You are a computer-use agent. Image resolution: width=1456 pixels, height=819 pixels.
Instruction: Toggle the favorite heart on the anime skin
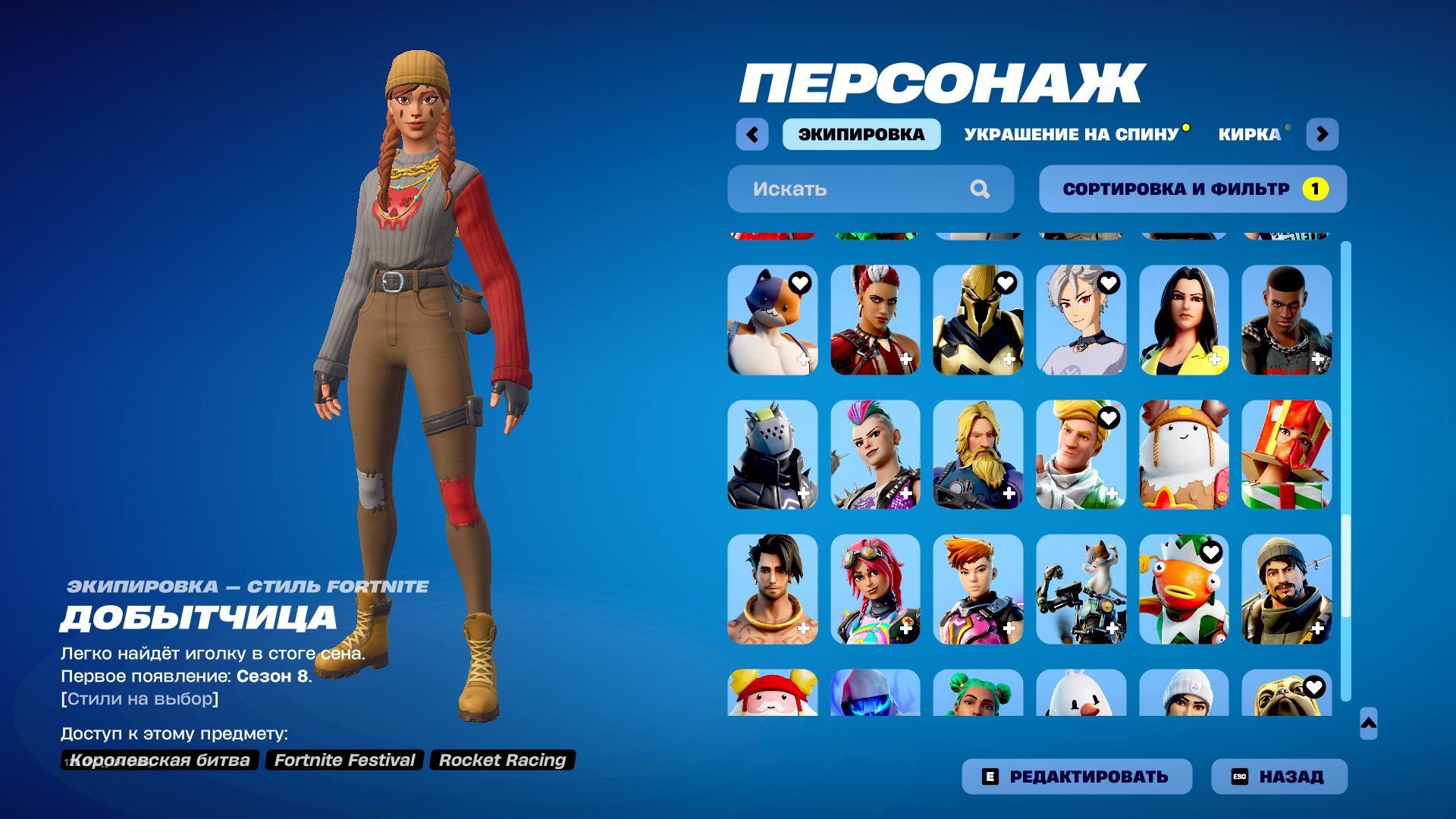point(1108,281)
